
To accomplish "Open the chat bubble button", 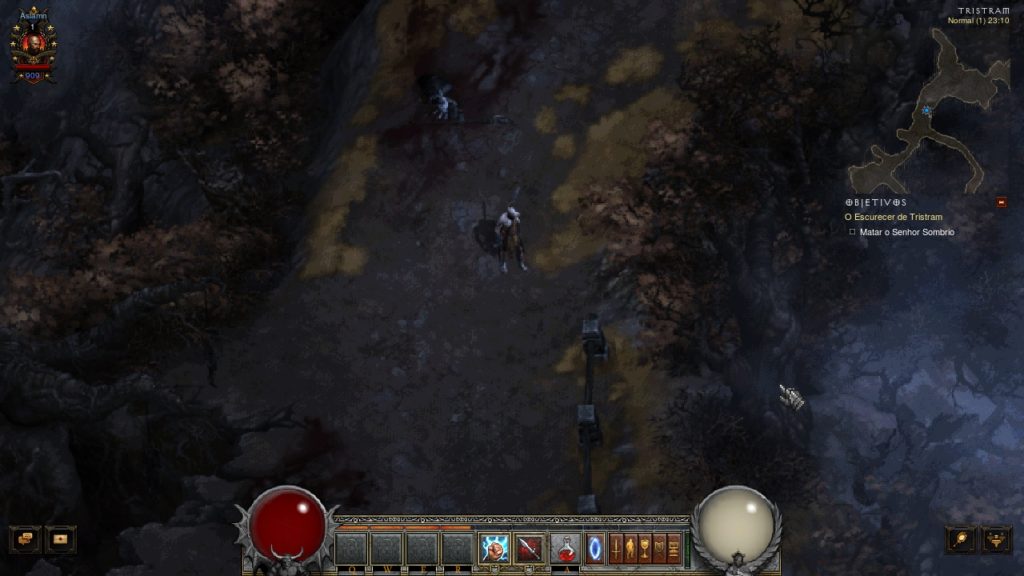I will tap(25, 539).
